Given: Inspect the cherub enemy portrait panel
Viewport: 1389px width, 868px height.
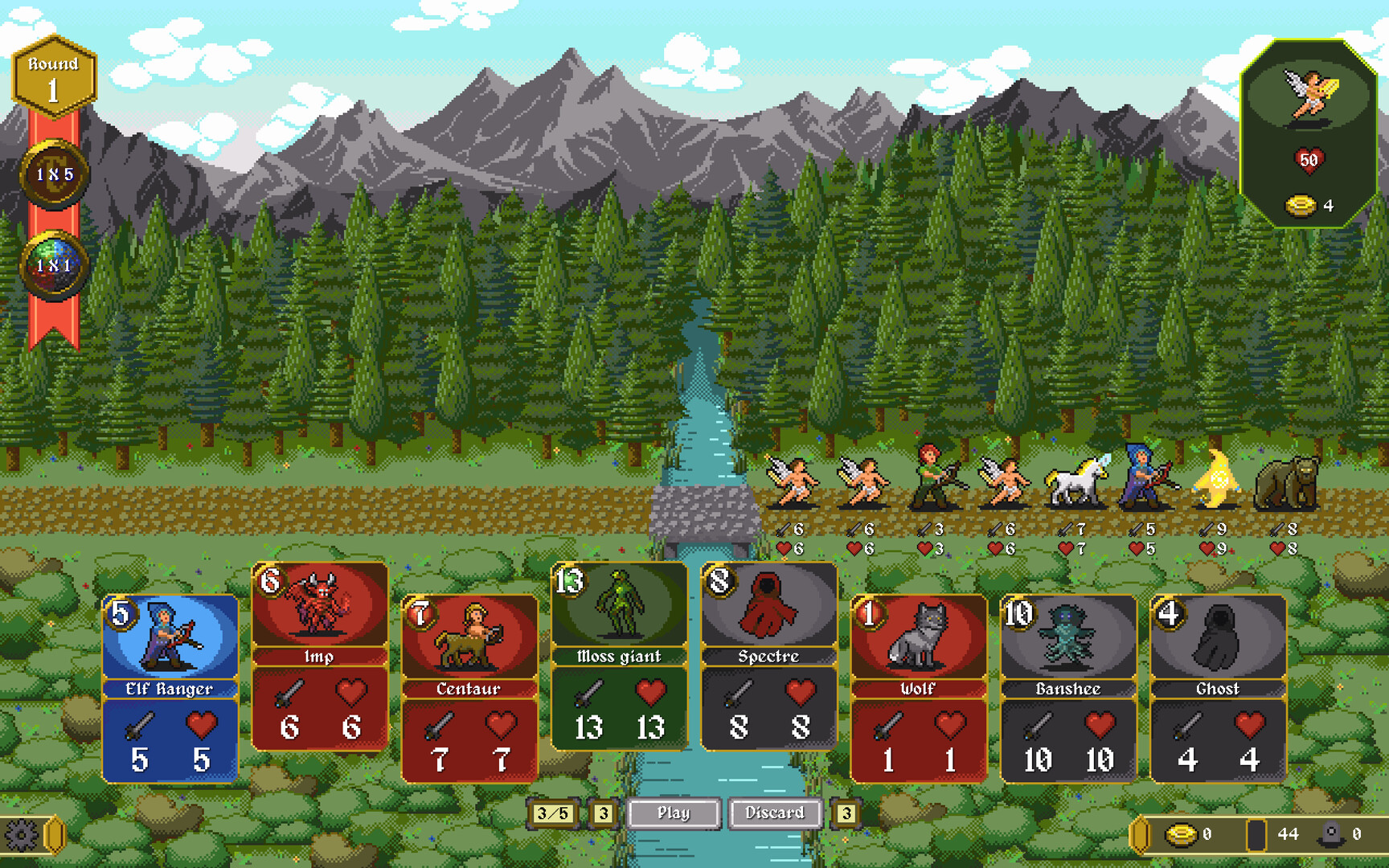Looking at the screenshot, I should pyautogui.click(x=1309, y=133).
